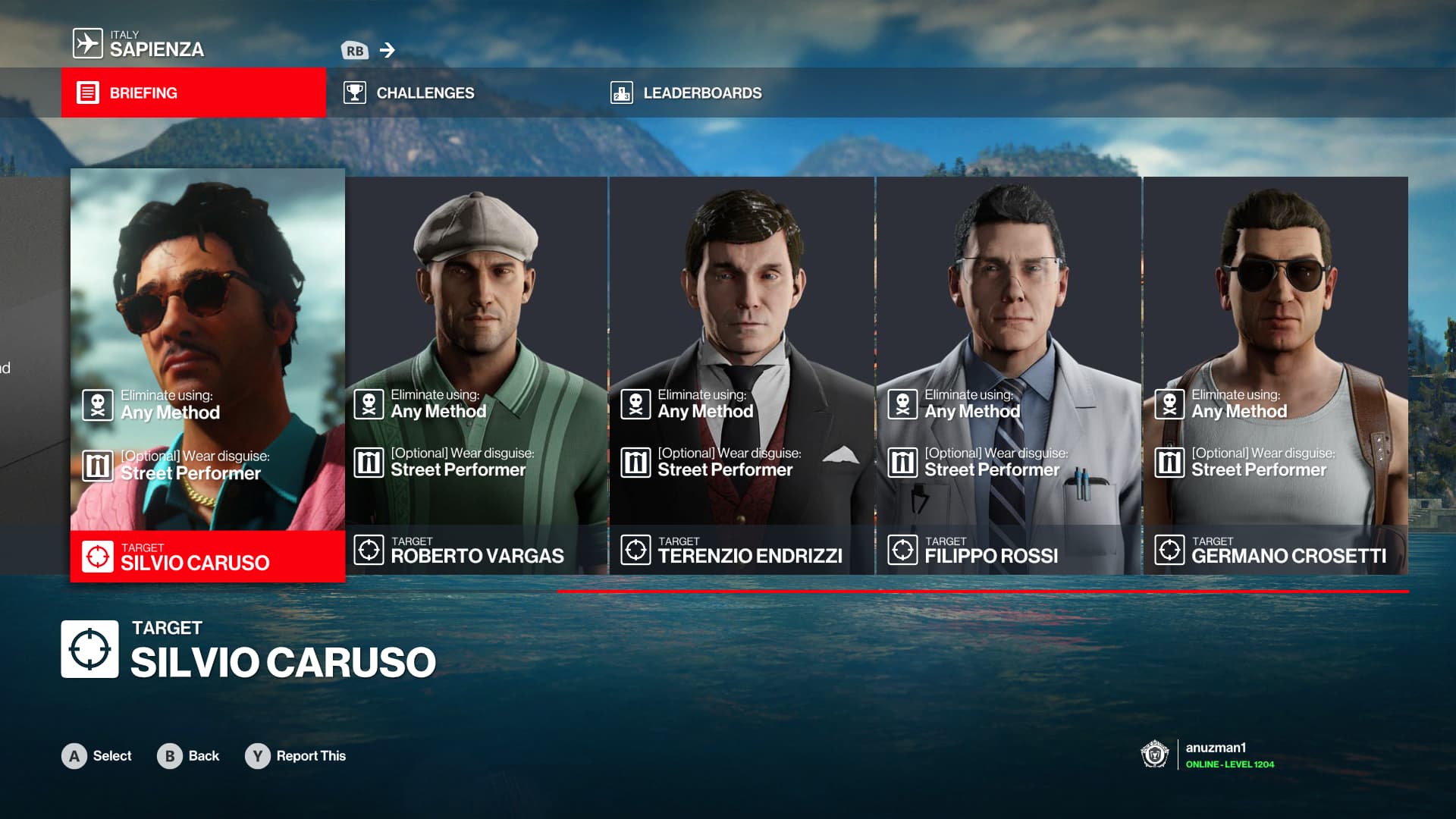Select the Terenzio Endrizzi target card
The image size is (1456, 819).
(742, 375)
